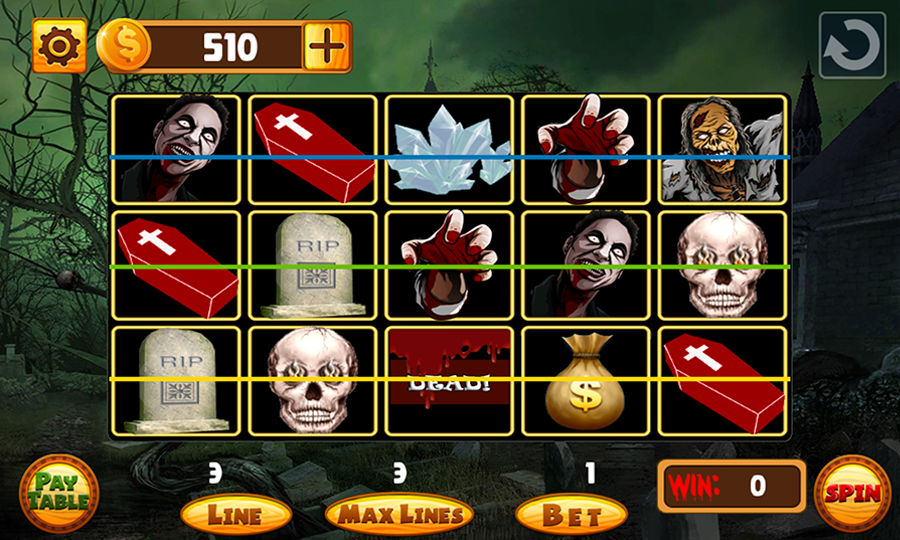Adjust the Bet amount

(x=571, y=515)
